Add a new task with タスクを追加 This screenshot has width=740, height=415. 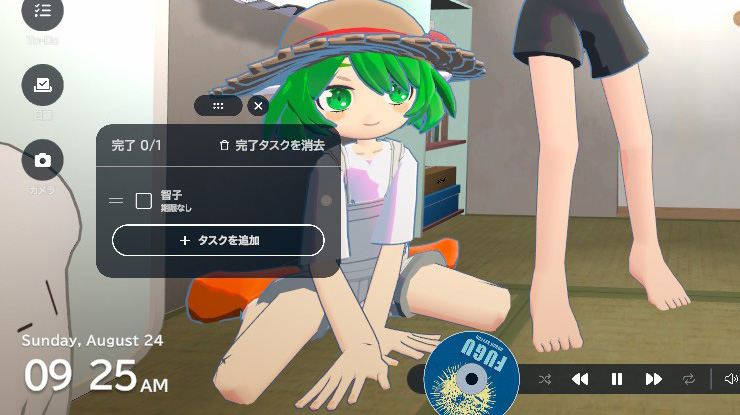pos(218,241)
